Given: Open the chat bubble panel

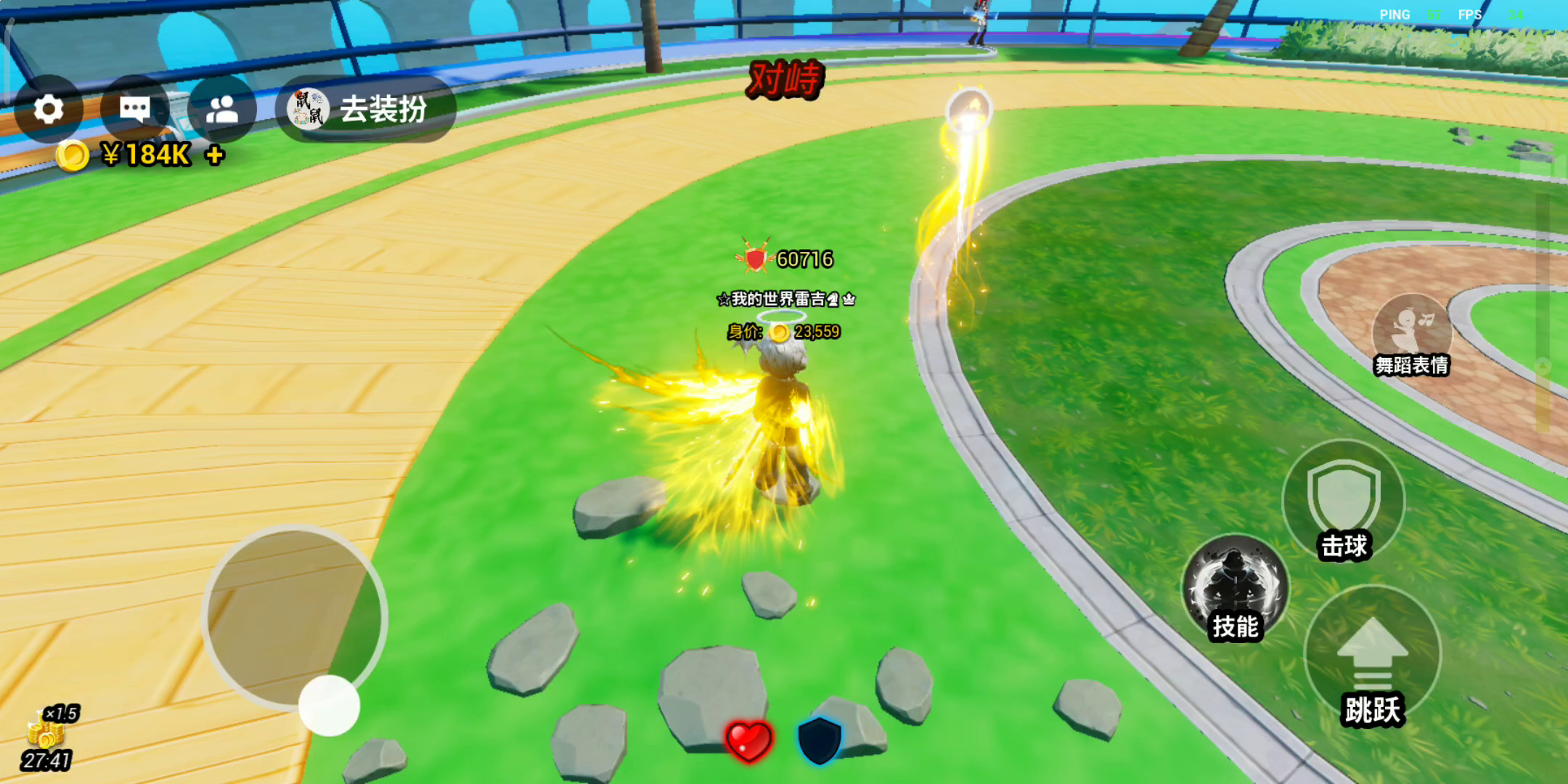Looking at the screenshot, I should pyautogui.click(x=135, y=110).
